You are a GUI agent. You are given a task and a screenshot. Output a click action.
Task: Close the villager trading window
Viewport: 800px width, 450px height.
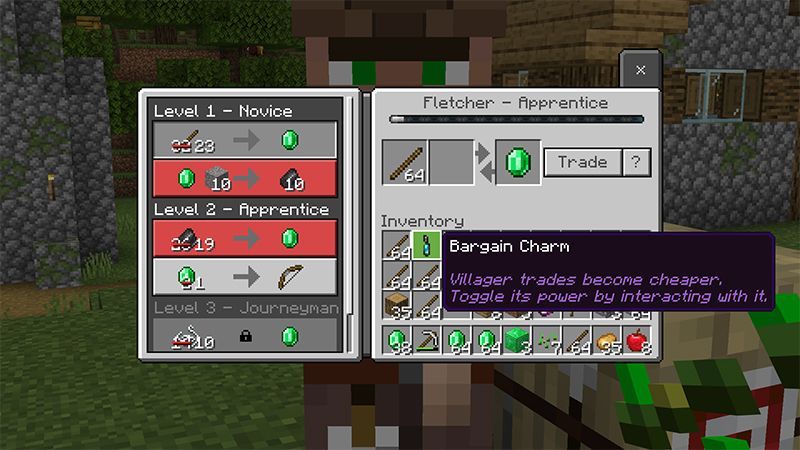pyautogui.click(x=640, y=70)
